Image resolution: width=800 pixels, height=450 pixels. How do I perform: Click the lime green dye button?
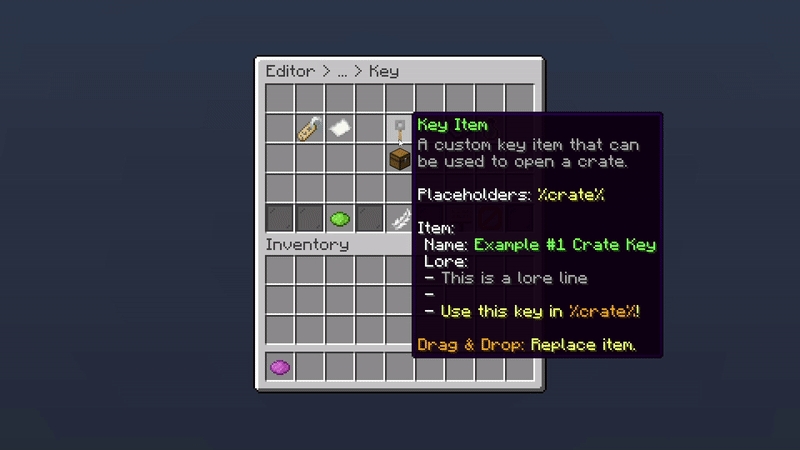[x=339, y=218]
